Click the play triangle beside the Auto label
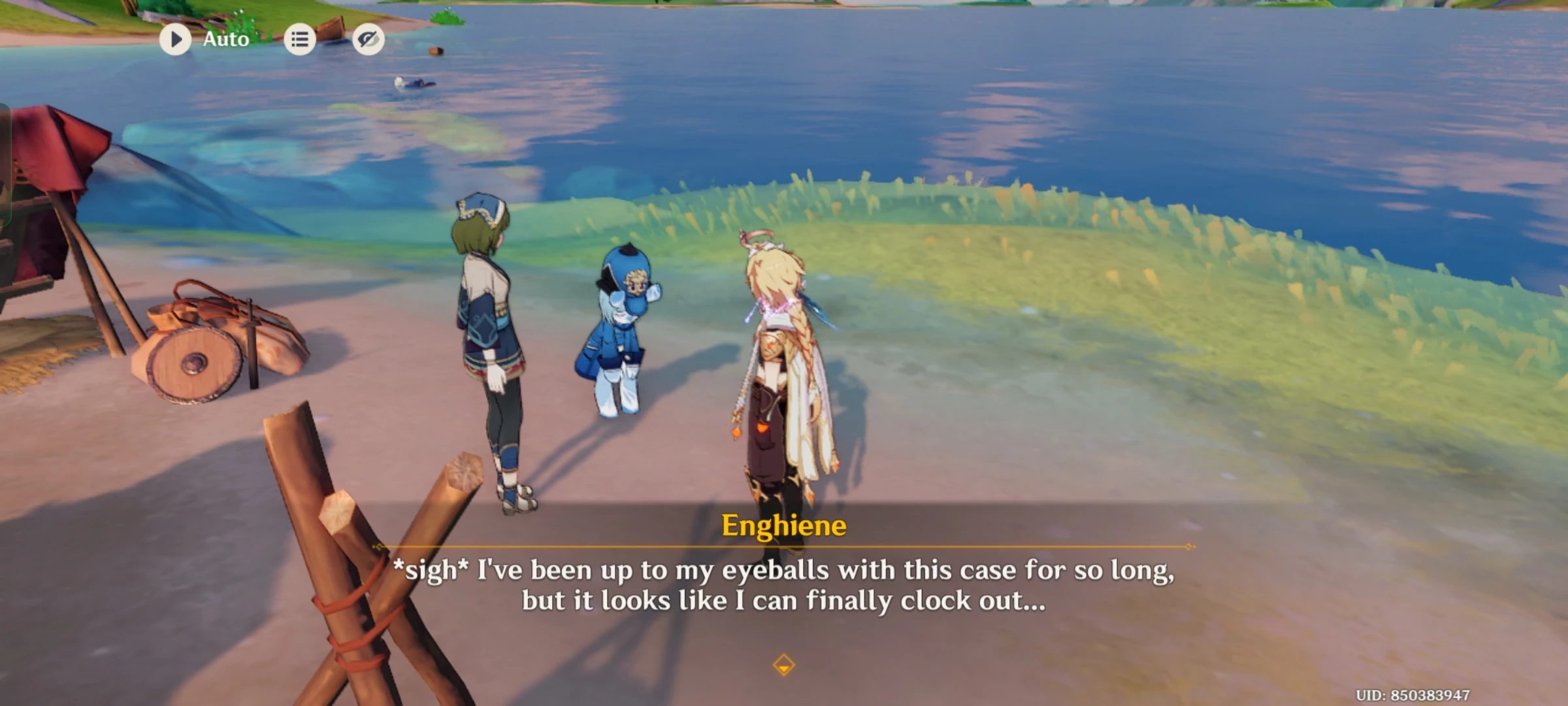 174,39
